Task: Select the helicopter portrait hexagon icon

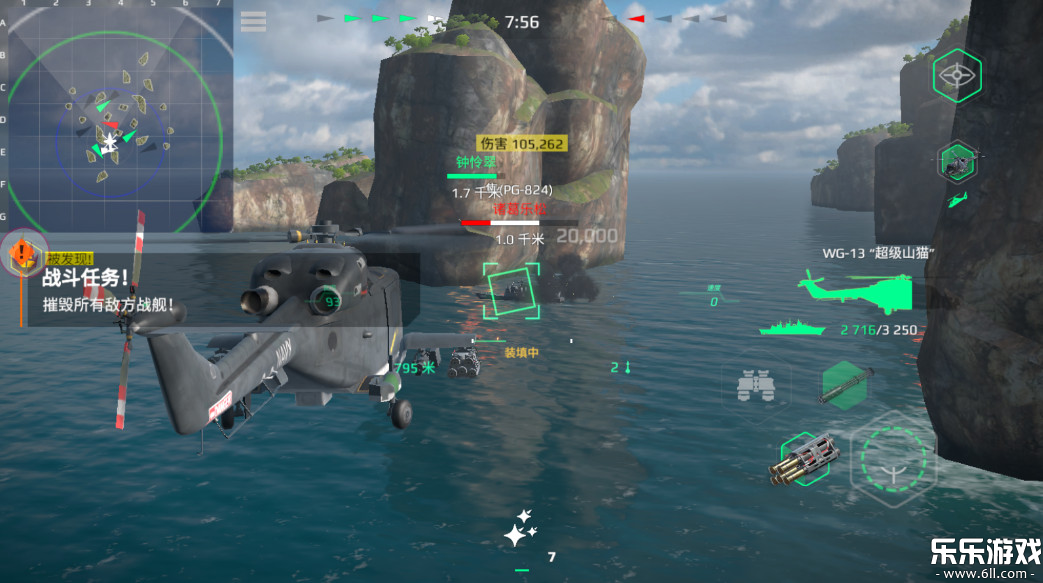Action: click(957, 160)
